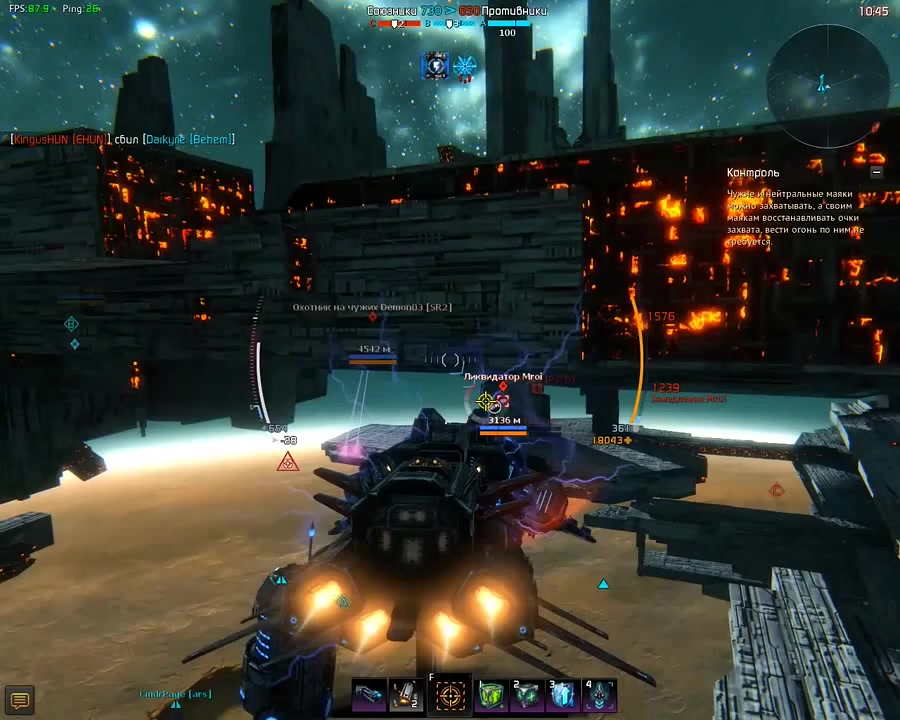Activate the green crate module in slot 1
This screenshot has height=720, width=900.
point(490,695)
